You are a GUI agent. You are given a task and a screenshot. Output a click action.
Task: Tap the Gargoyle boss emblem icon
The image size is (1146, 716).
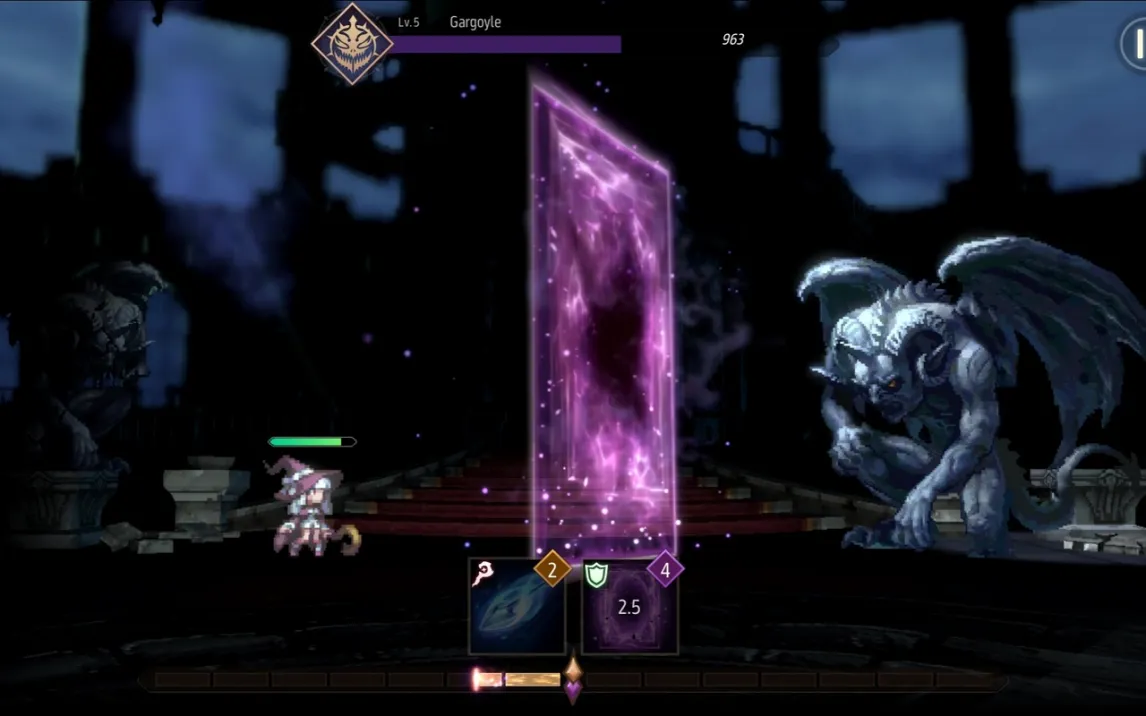(x=352, y=43)
